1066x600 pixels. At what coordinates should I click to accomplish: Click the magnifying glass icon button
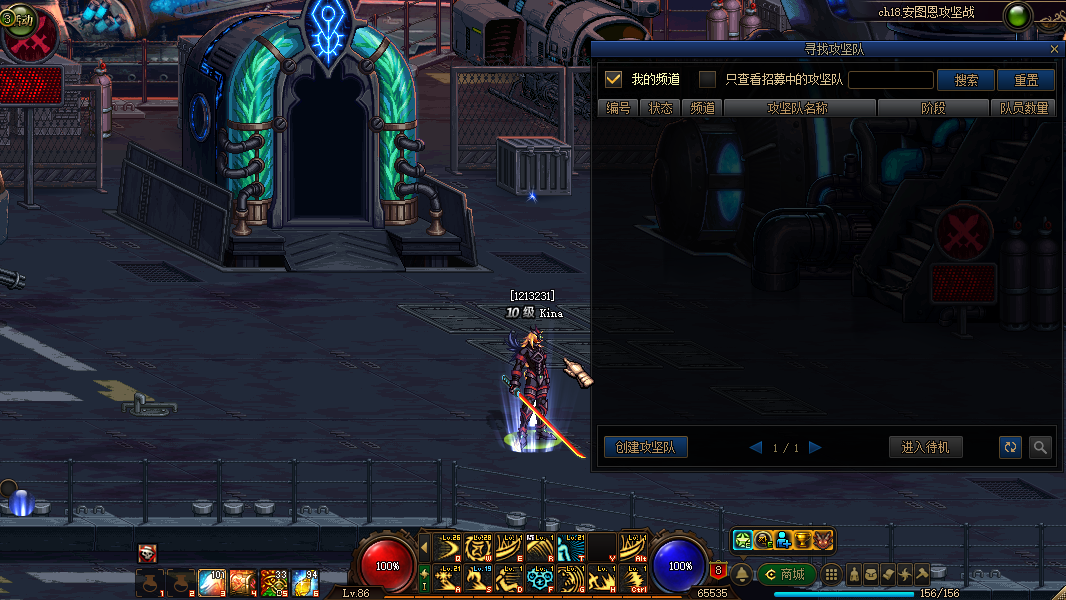click(1040, 447)
